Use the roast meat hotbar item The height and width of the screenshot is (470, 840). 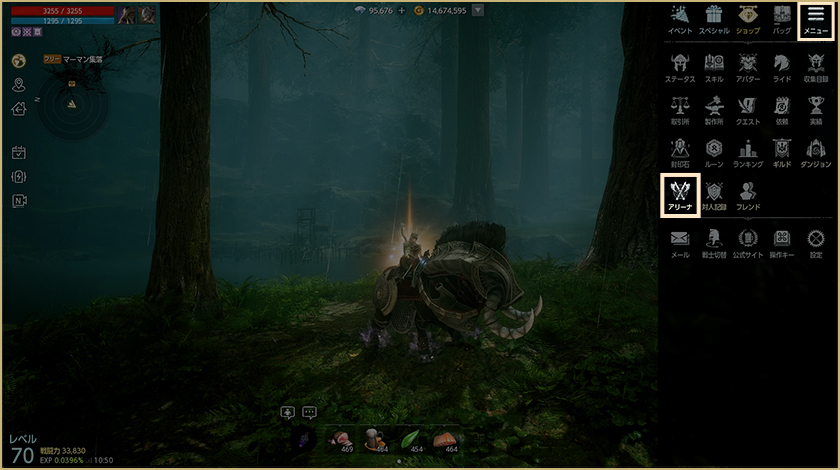point(340,440)
